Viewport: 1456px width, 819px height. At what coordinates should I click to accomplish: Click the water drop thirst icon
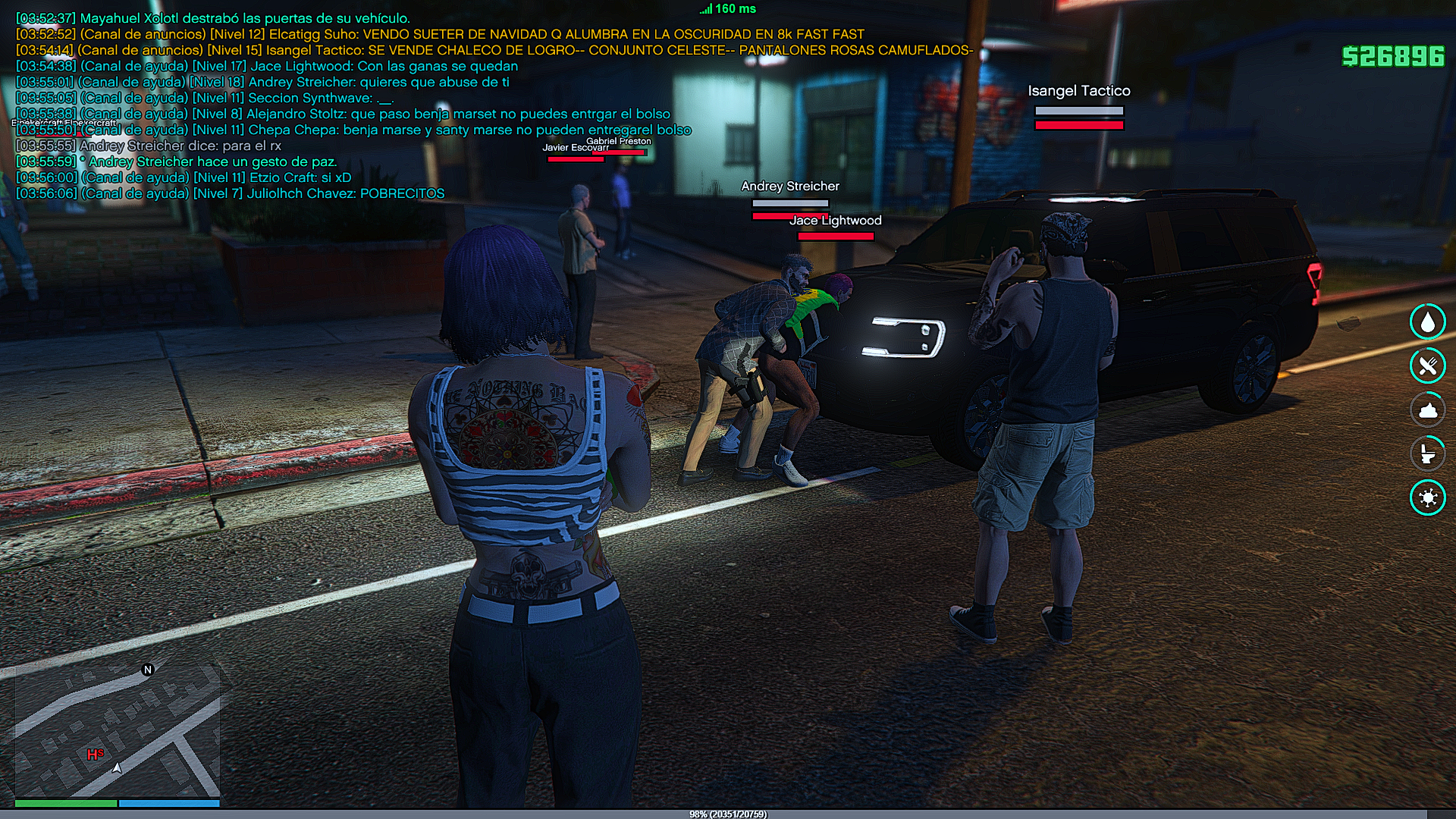coord(1428,322)
